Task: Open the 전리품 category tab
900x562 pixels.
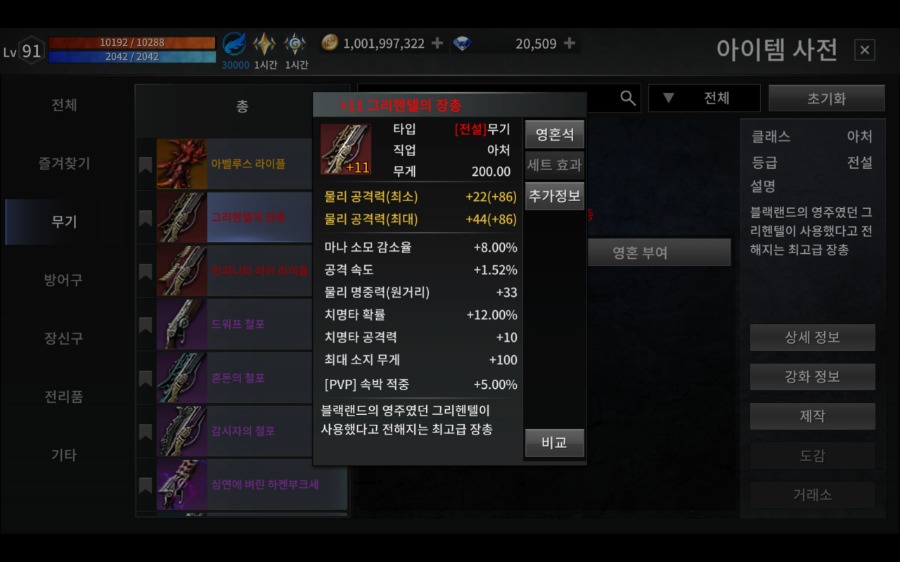Action: pos(64,396)
